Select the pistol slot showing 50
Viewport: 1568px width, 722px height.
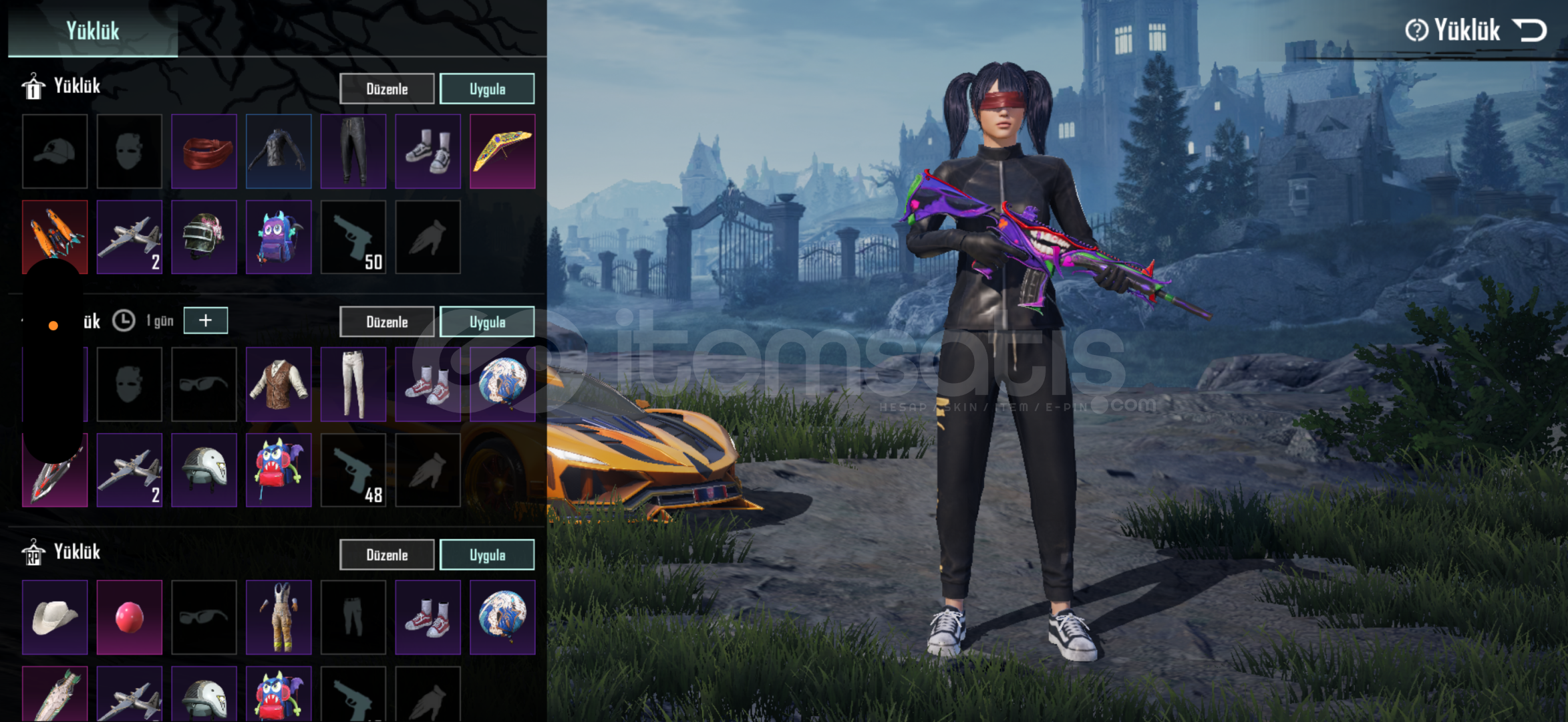point(353,237)
